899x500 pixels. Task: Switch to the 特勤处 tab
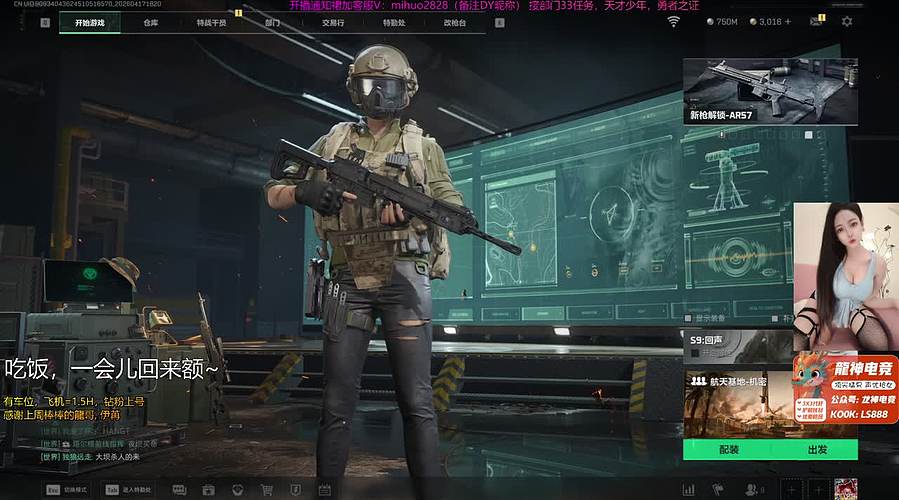pos(393,22)
